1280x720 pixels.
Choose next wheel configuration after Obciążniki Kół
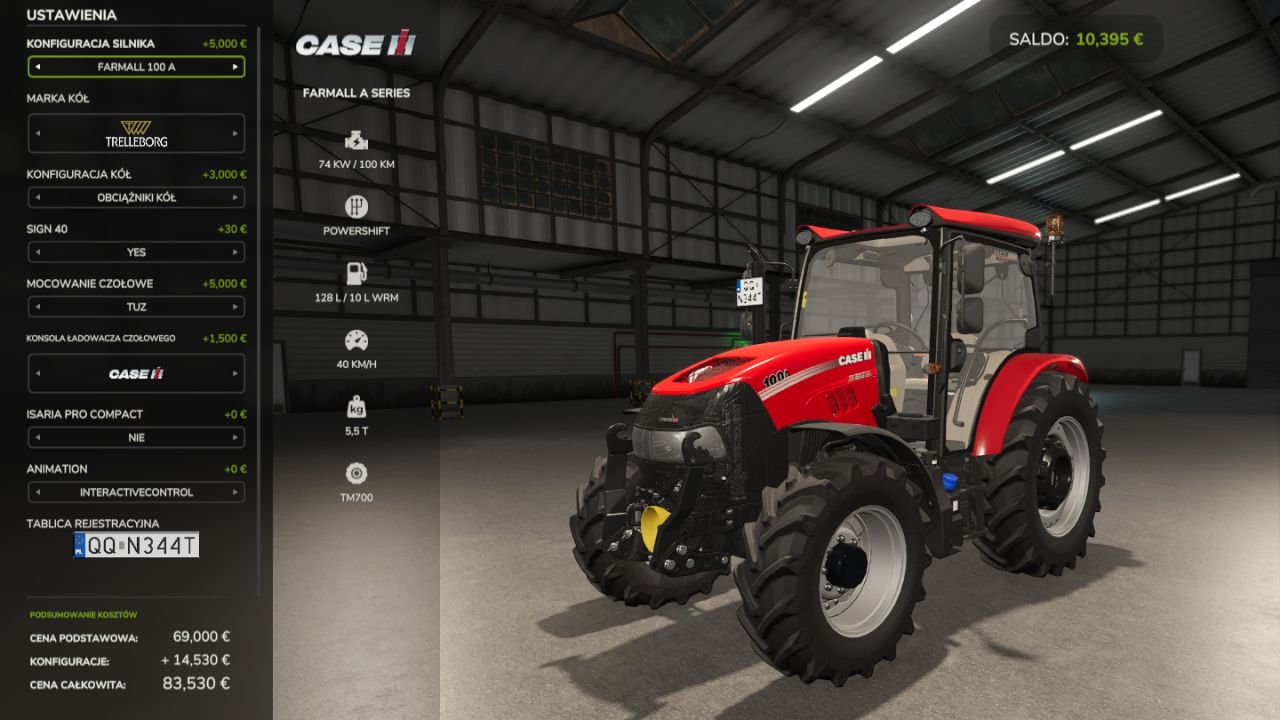pyautogui.click(x=235, y=198)
